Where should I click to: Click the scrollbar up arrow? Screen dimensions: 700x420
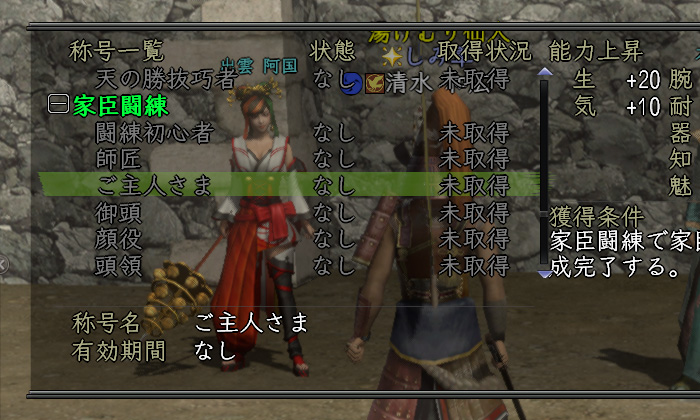(544, 72)
